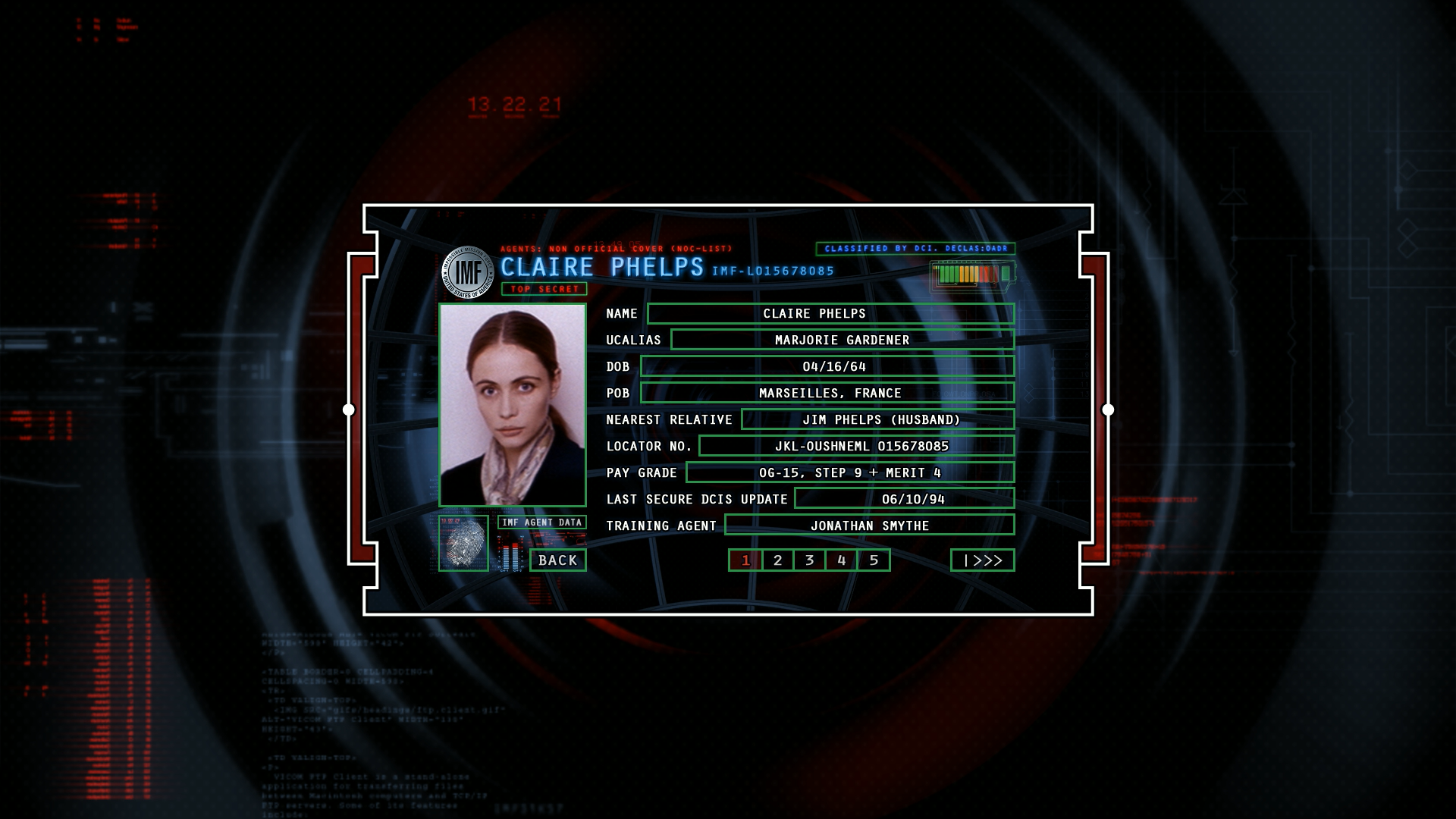Switch to page 2
1456x819 pixels.
point(777,560)
